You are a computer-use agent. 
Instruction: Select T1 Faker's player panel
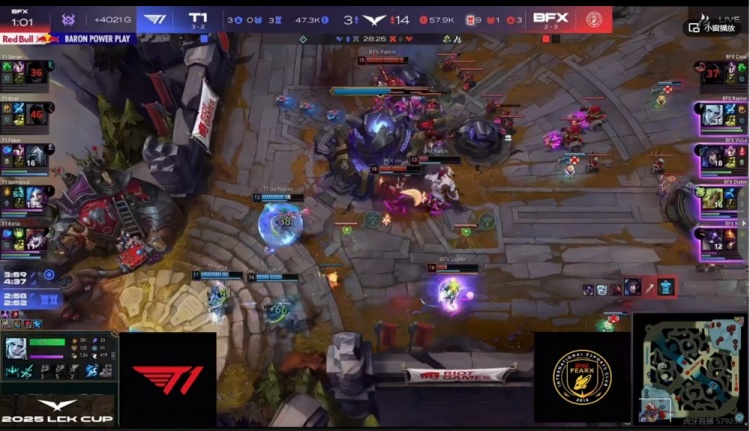26,159
